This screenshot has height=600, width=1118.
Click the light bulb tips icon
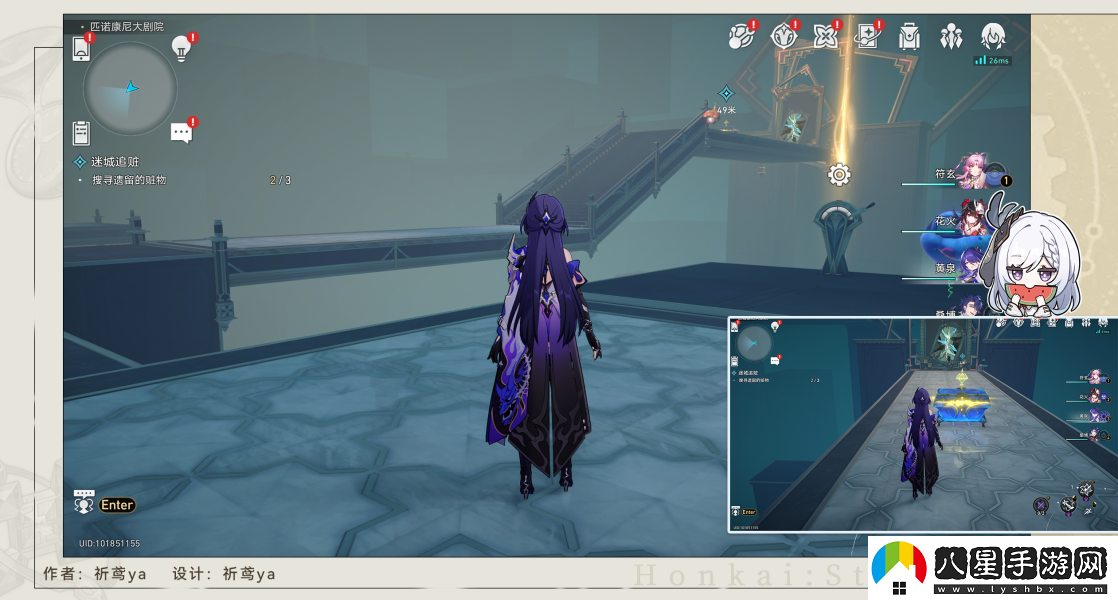coord(181,46)
